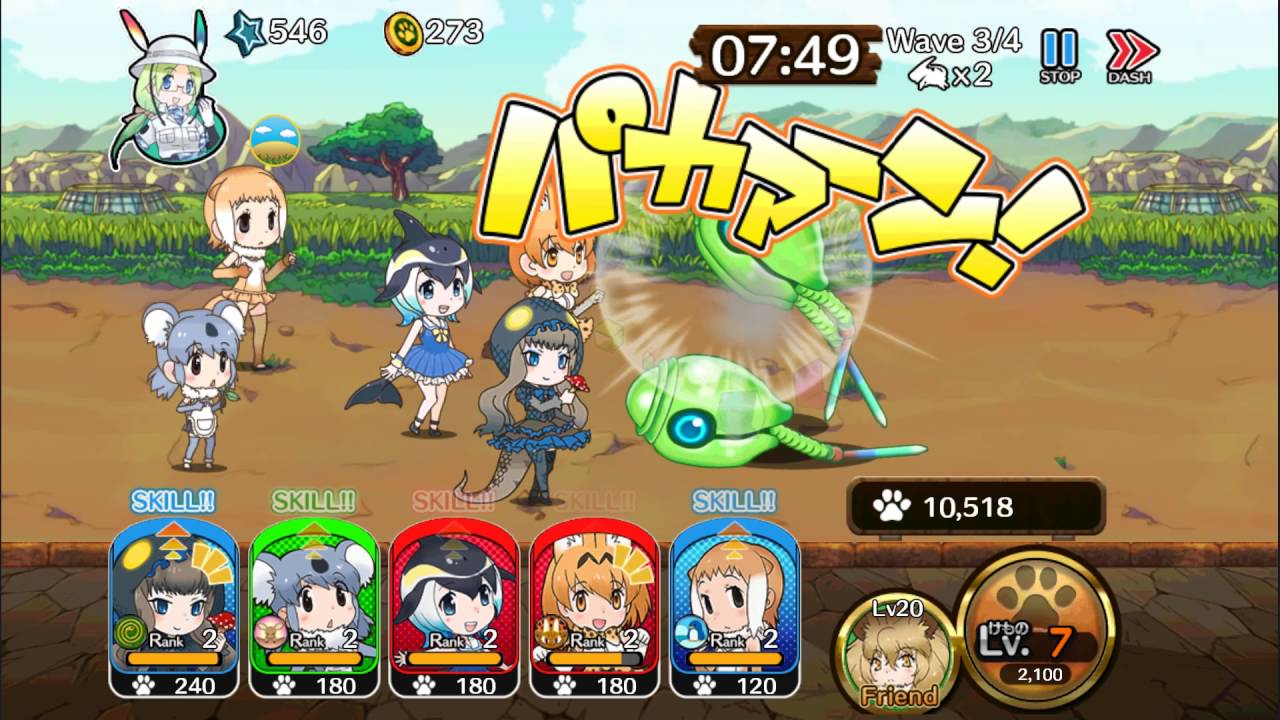Tap the green-haired guide portrait
Screen dimensions: 1280x720
[169, 90]
